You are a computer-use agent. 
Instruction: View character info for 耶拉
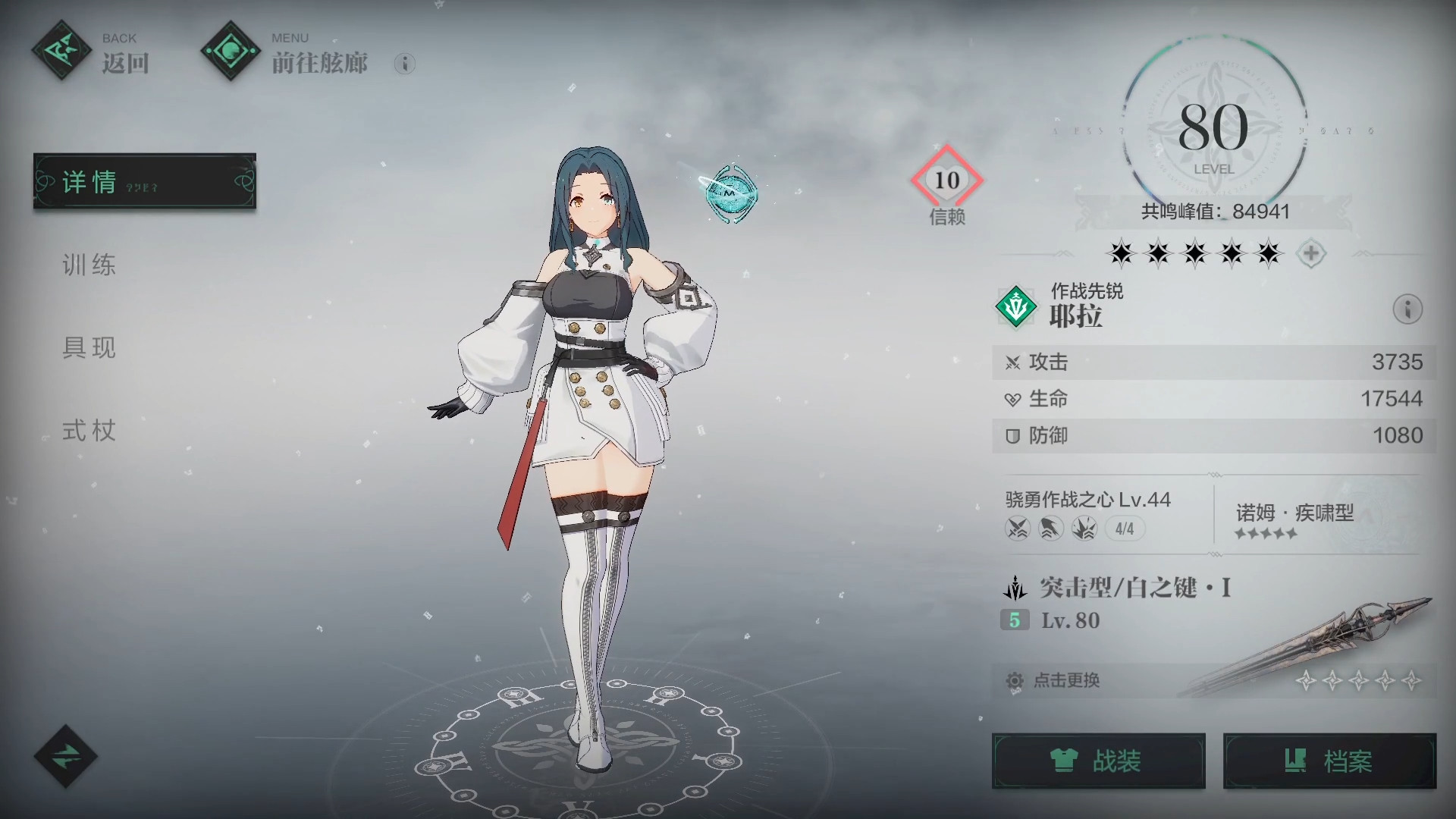pos(1407,309)
